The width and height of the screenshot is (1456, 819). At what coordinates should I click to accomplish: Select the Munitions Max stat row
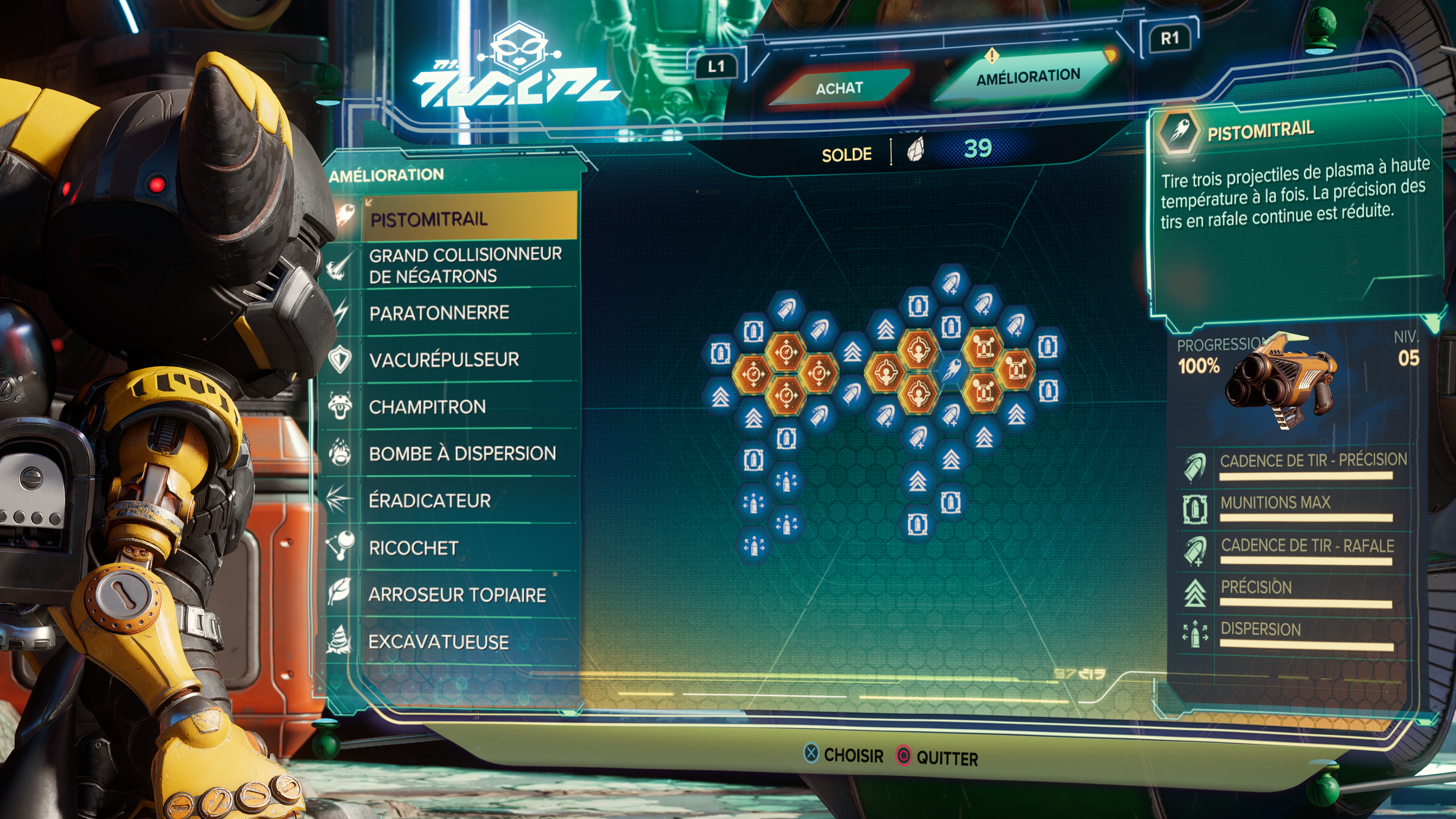click(x=1275, y=502)
